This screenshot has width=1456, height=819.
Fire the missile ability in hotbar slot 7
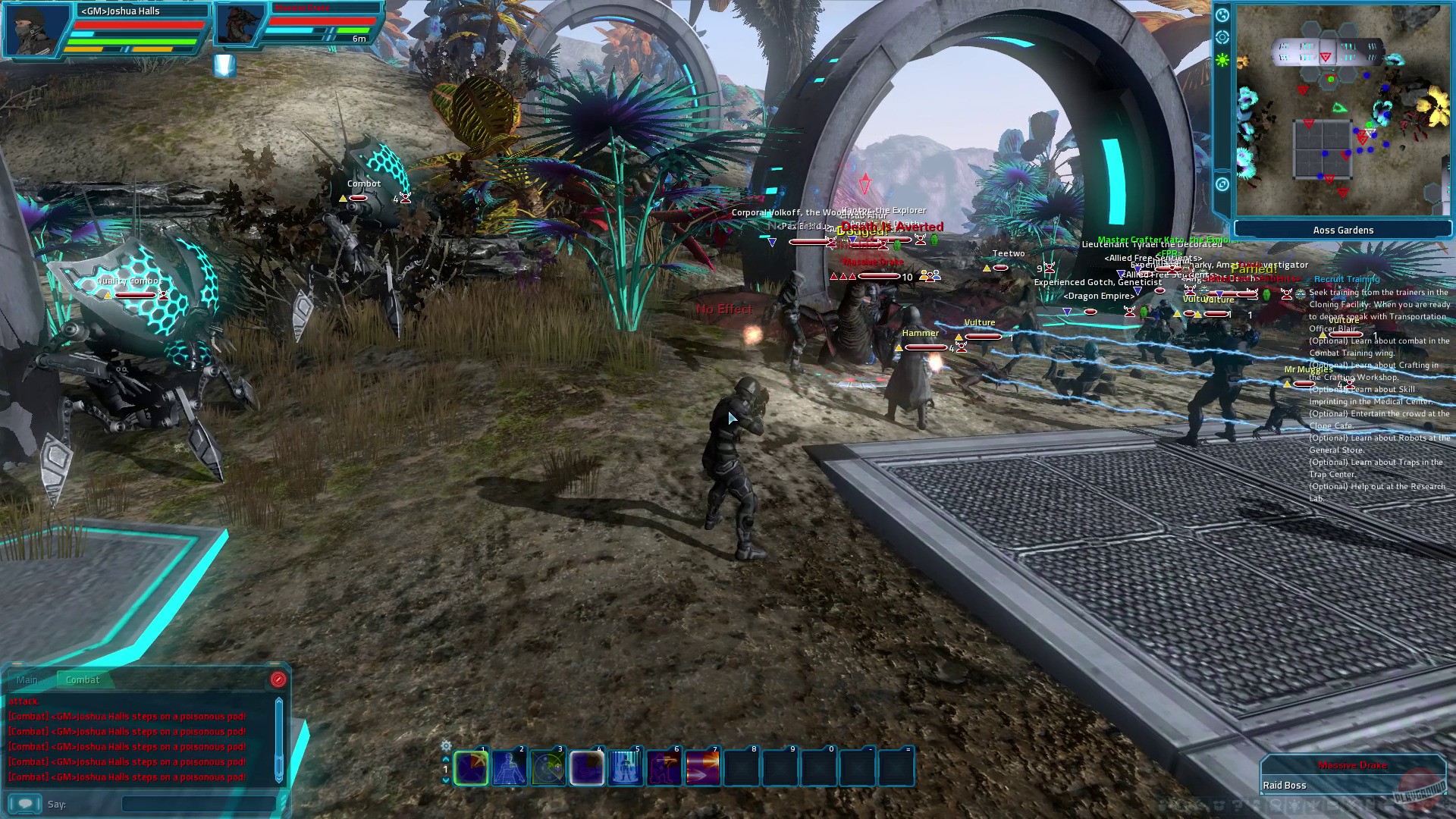701,767
